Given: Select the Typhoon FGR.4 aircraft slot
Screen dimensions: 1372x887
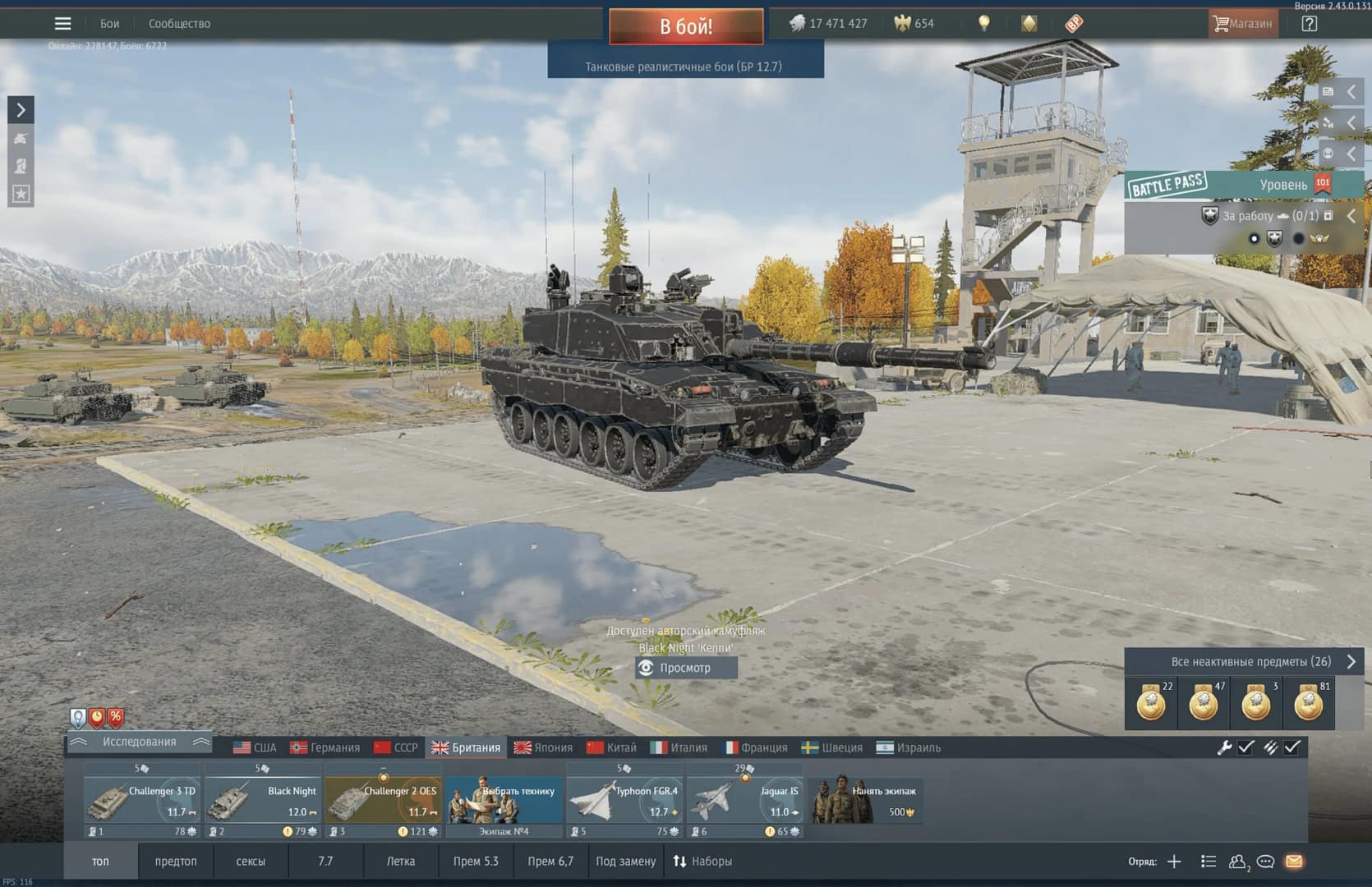Looking at the screenshot, I should tap(625, 802).
